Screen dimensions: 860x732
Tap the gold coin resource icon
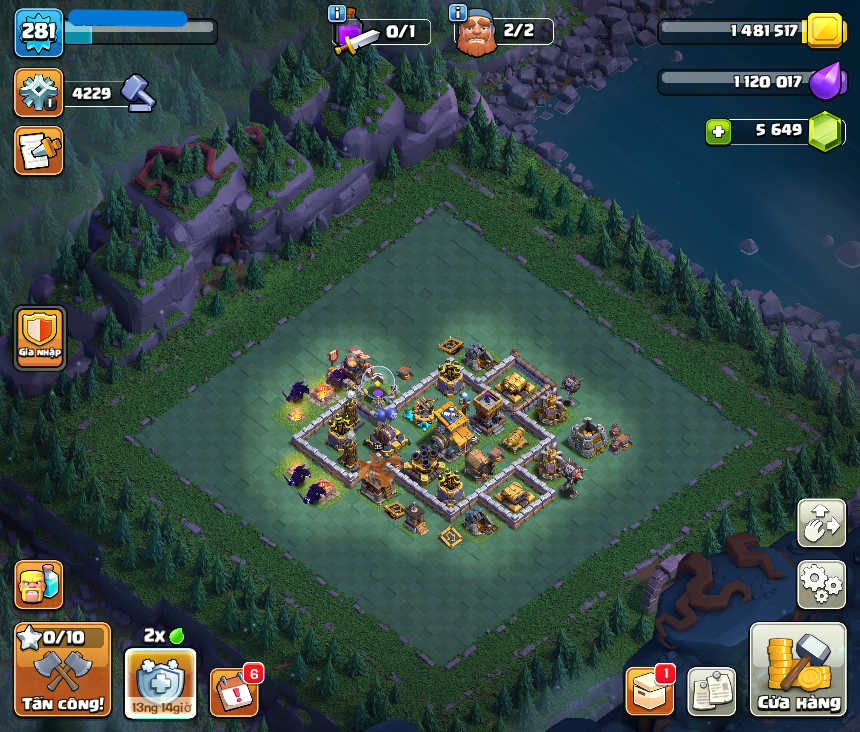click(826, 31)
